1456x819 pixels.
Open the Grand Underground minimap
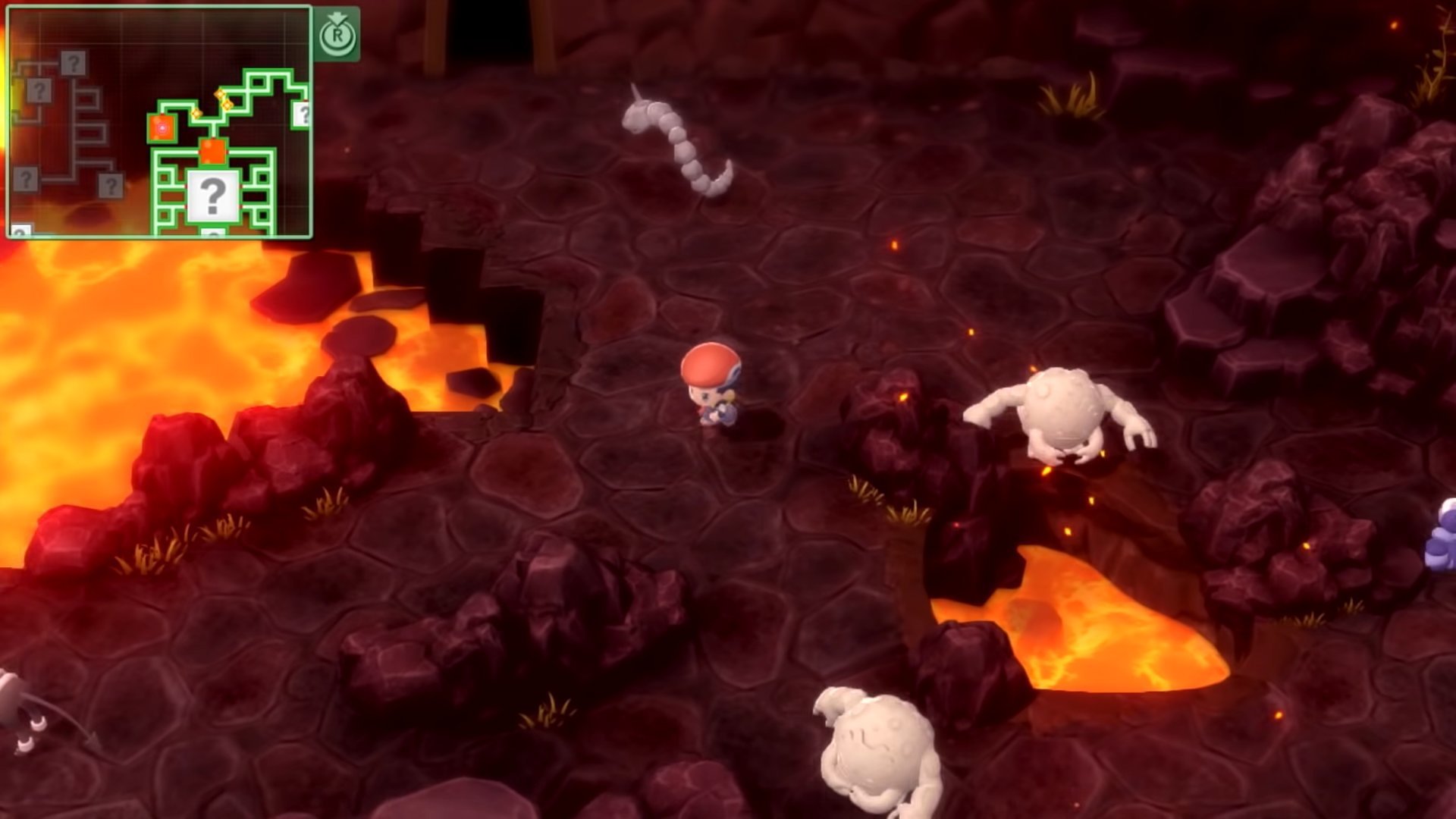(x=159, y=122)
